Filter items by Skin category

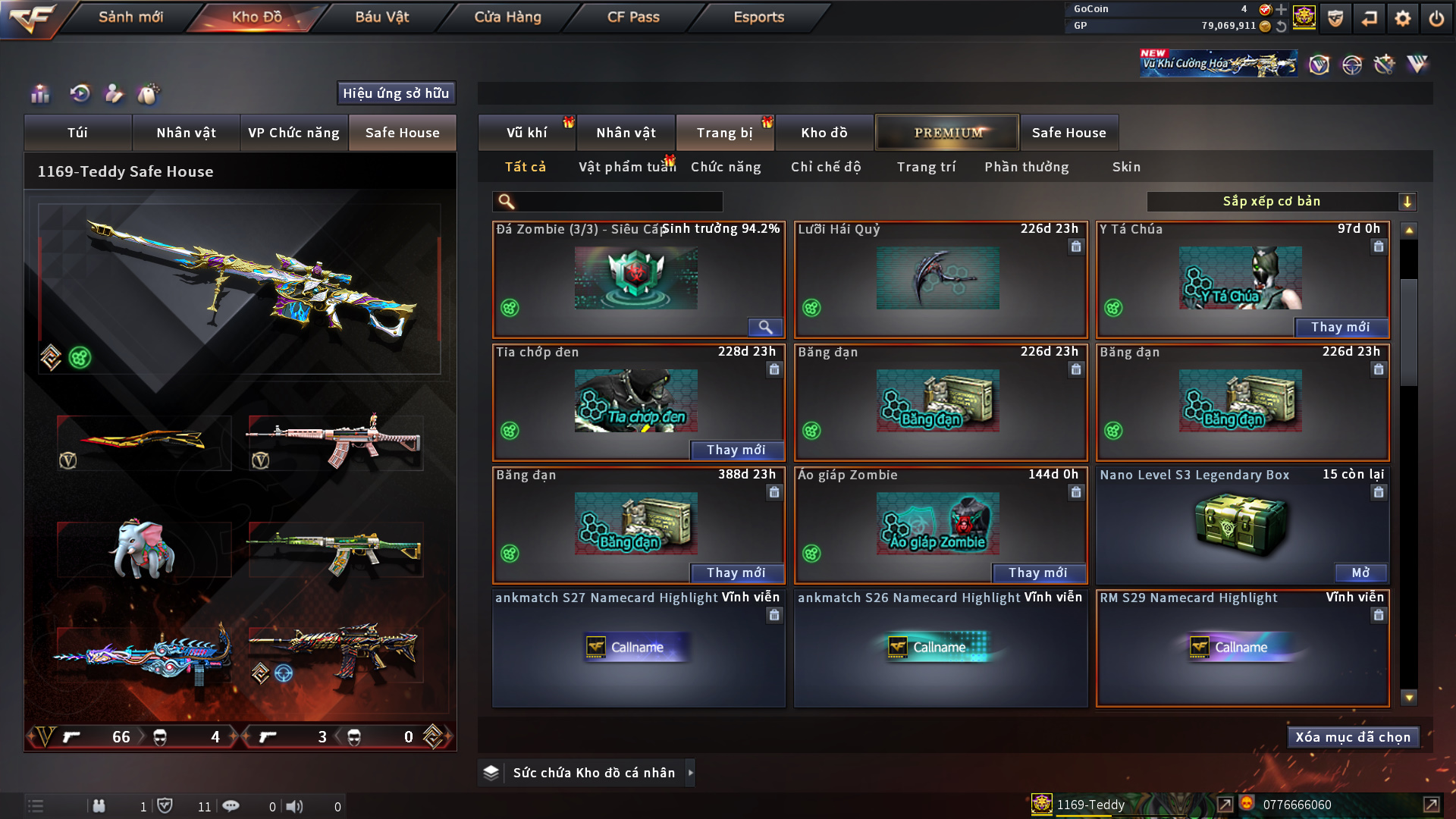pos(1126,167)
